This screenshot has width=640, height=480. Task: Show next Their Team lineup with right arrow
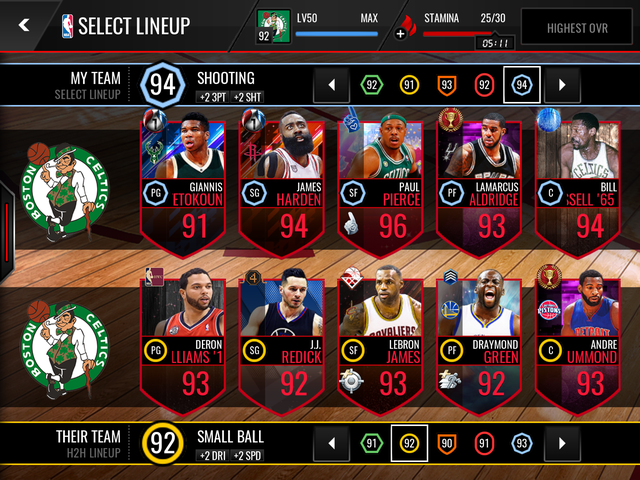coord(562,442)
